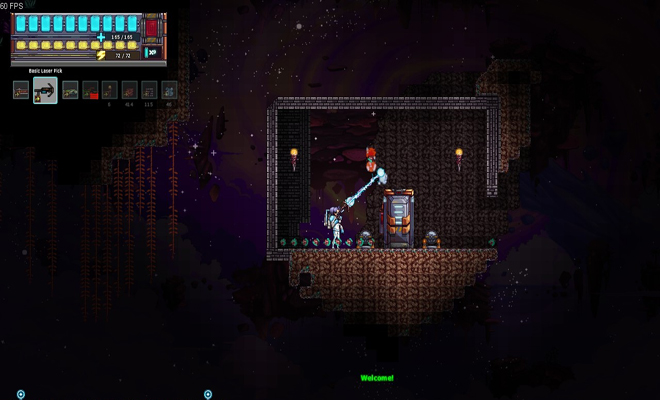This screenshot has width=660, height=400.
Task: Pick the hotbar slot with red block
Action: (x=90, y=90)
